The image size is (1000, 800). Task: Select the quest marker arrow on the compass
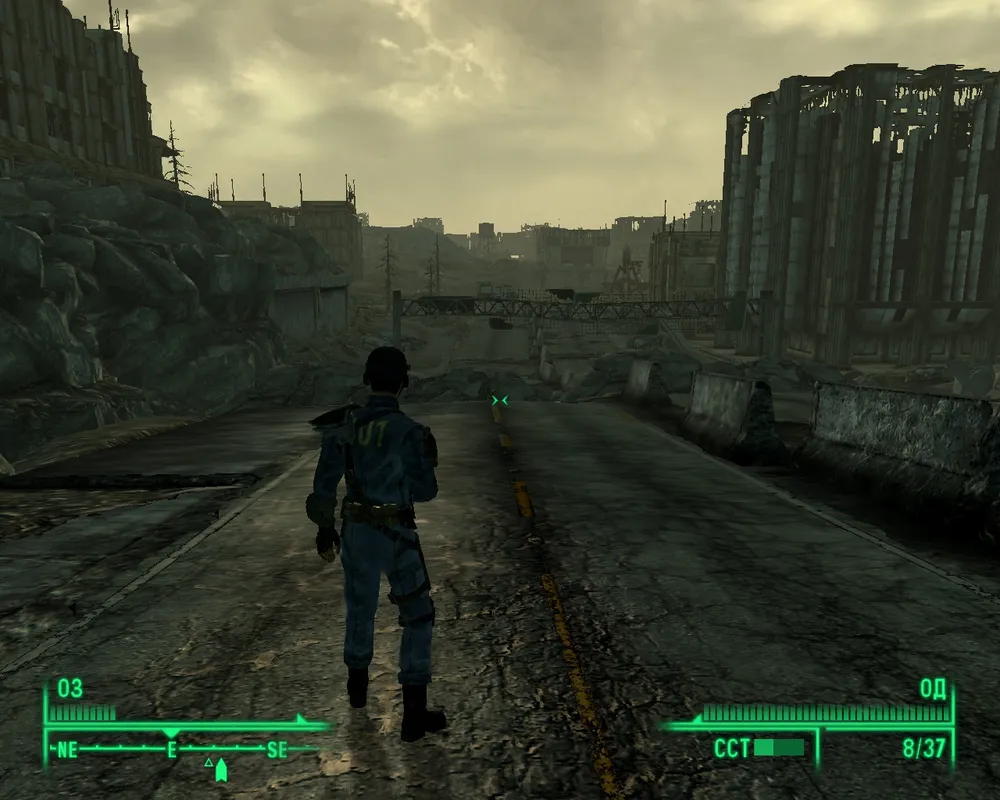221,768
